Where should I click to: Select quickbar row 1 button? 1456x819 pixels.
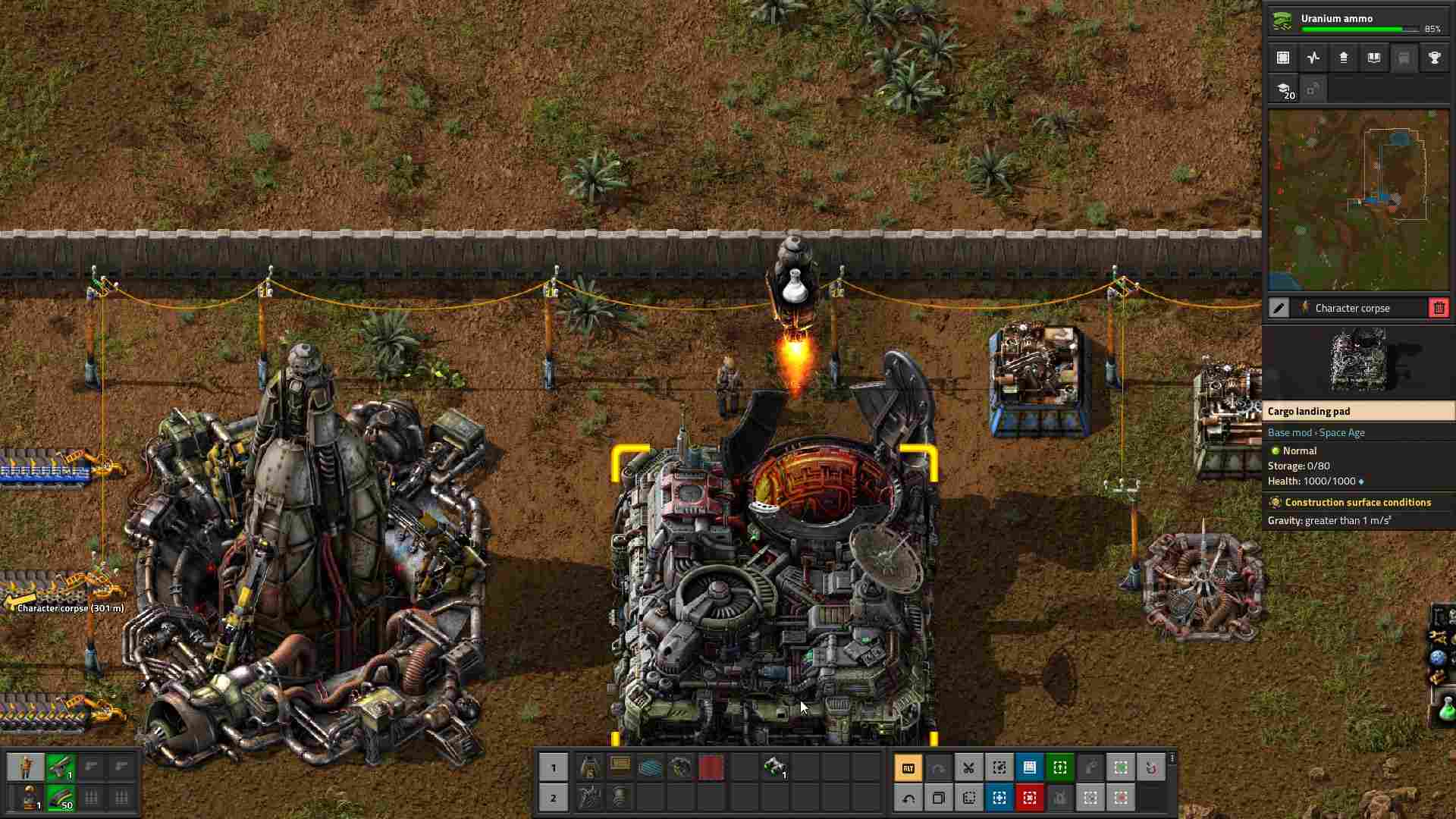[x=554, y=767]
